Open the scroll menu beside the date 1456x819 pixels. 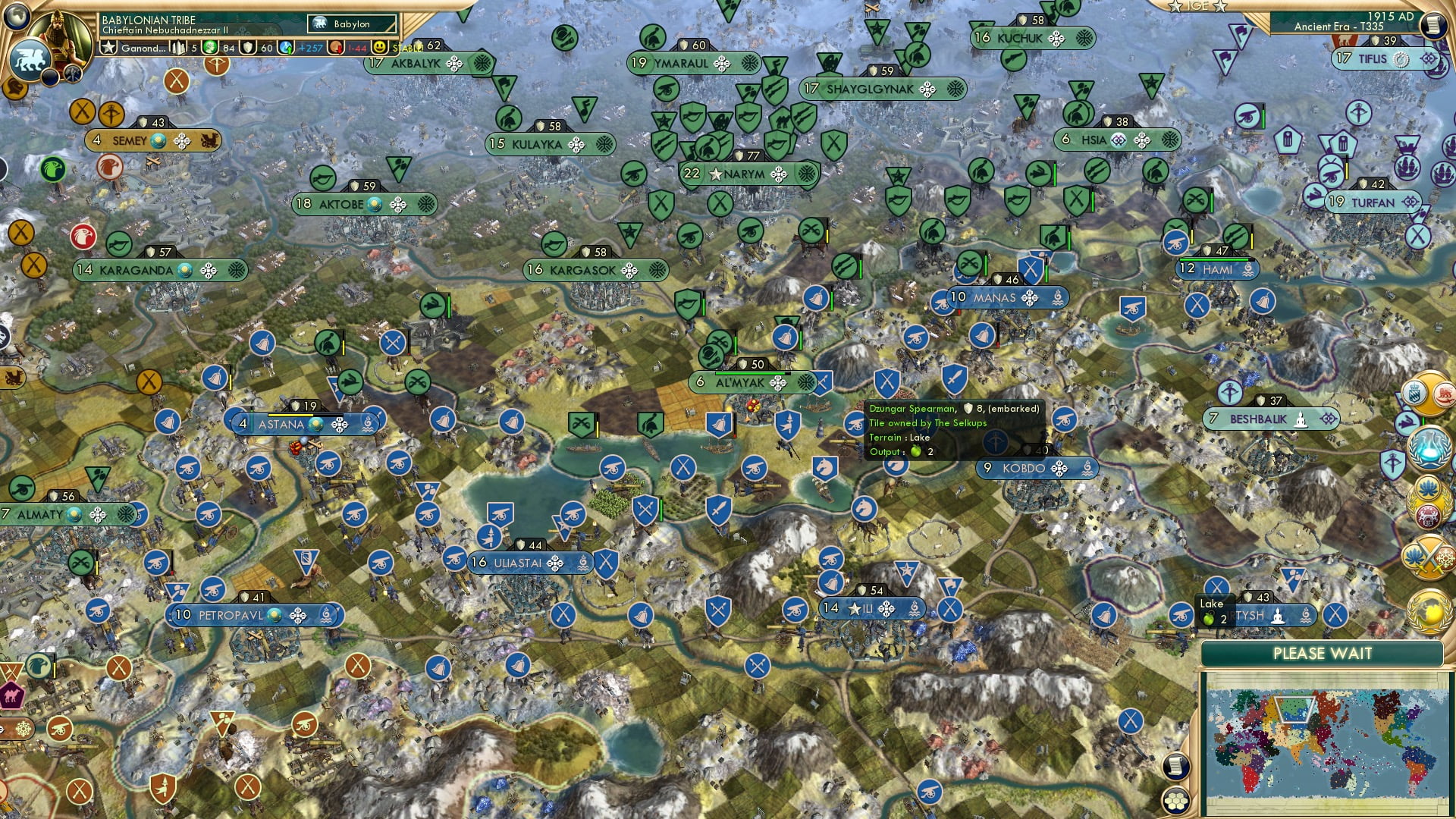[x=1433, y=25]
